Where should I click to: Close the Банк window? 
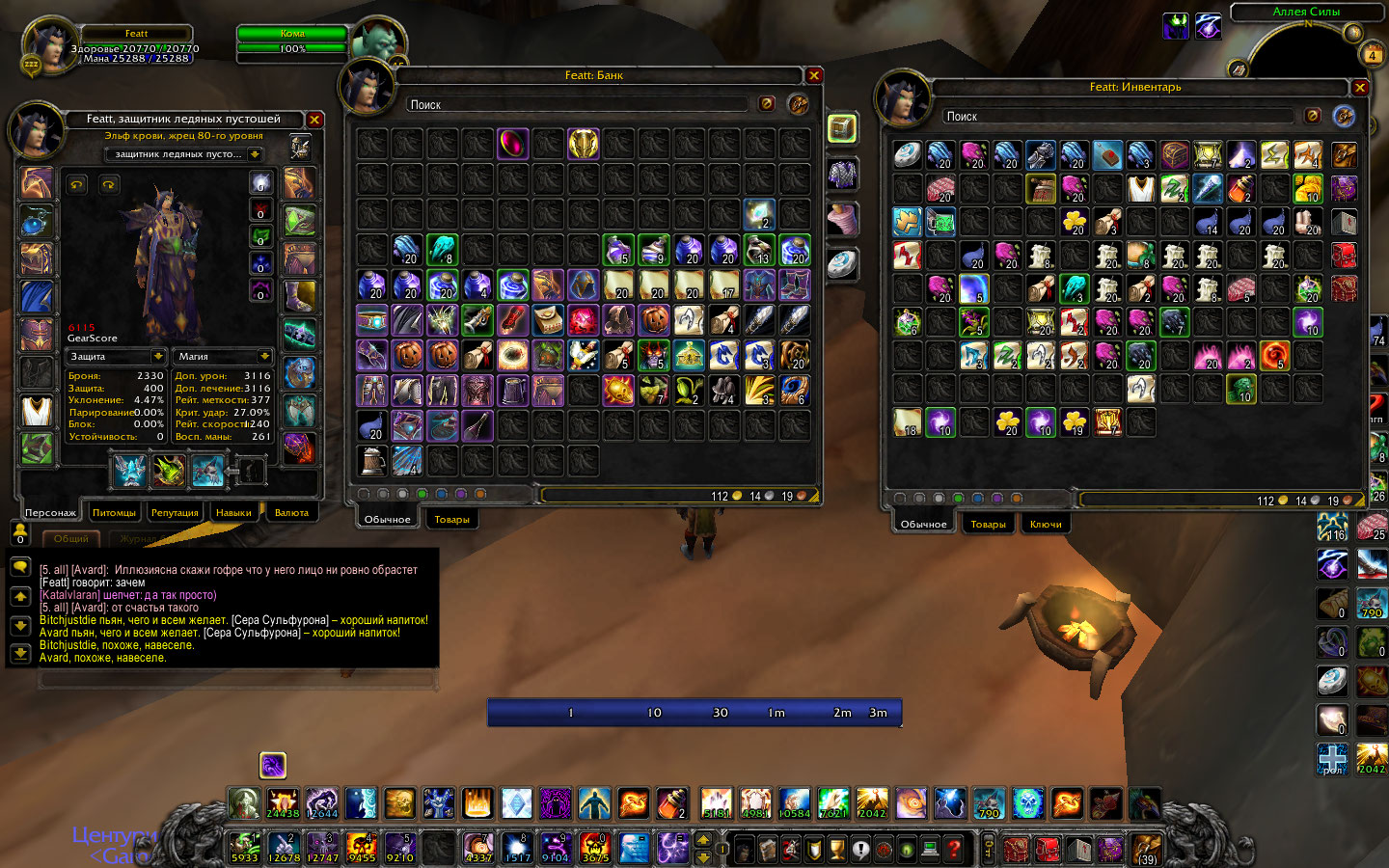pos(814,75)
